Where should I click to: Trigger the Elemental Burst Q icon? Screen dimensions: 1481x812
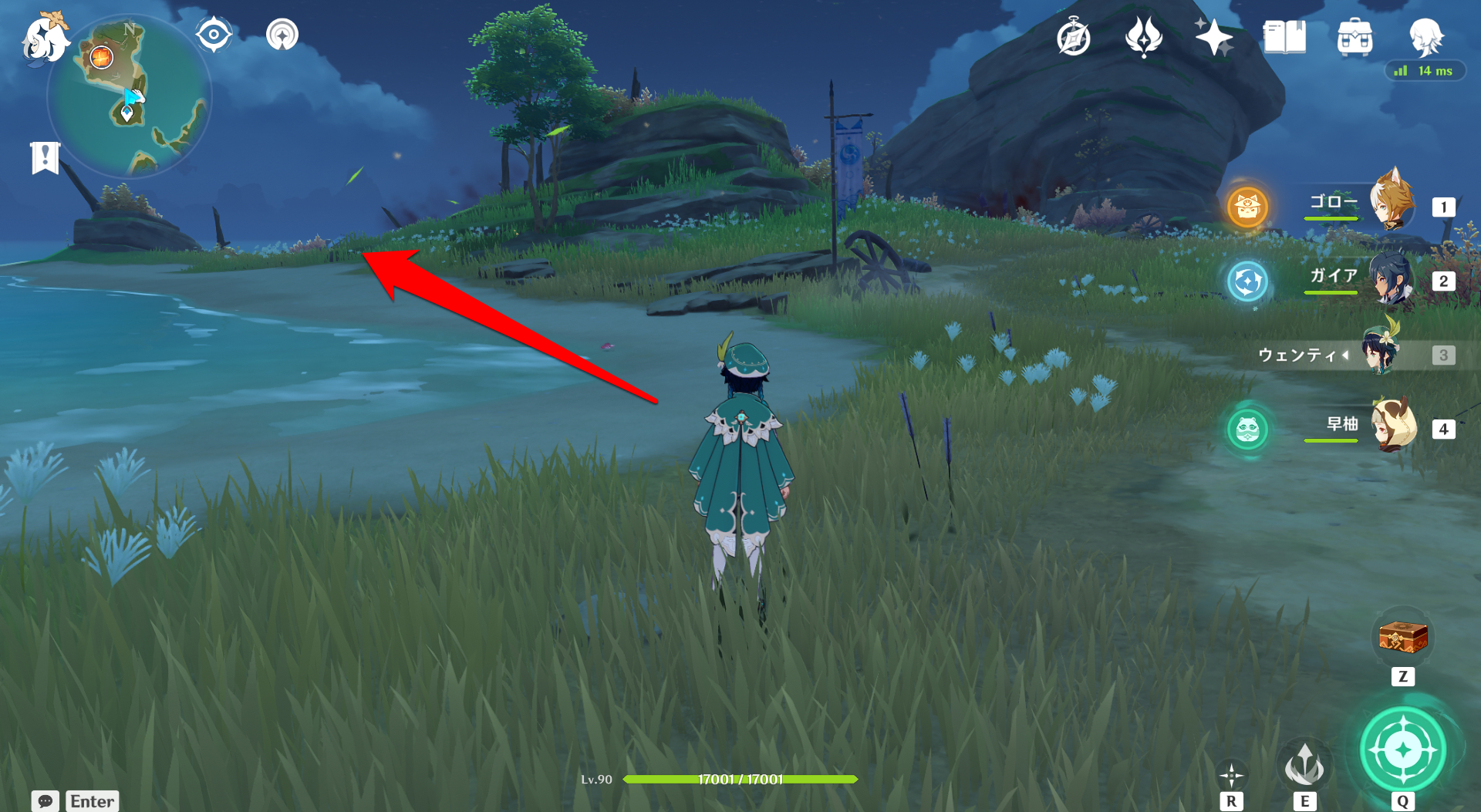click(1402, 750)
